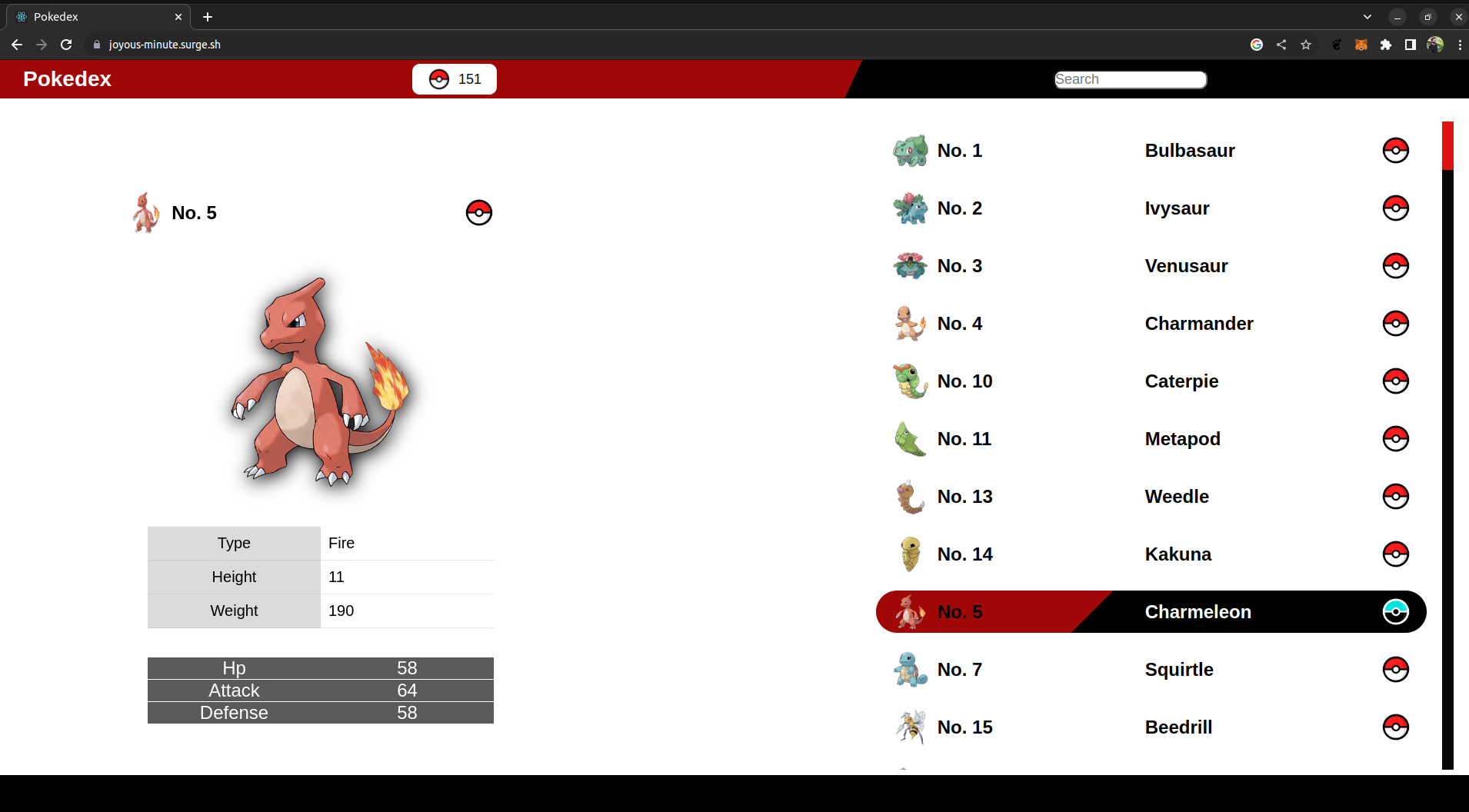Click inside the Search field

[1130, 78]
